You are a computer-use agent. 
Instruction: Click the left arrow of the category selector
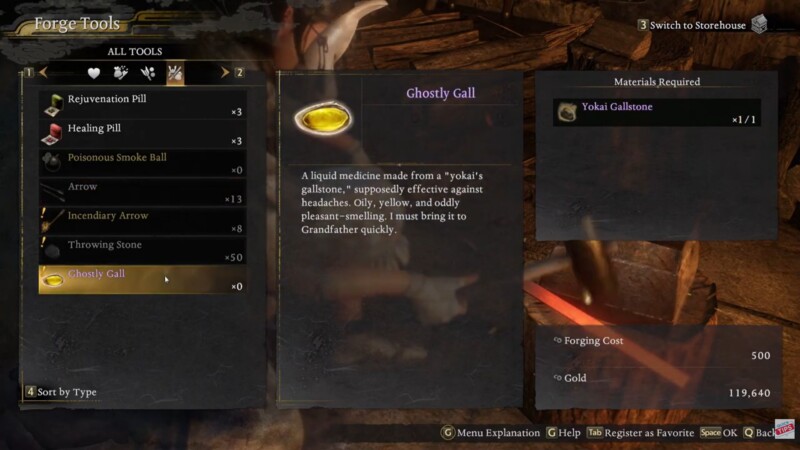coord(44,73)
